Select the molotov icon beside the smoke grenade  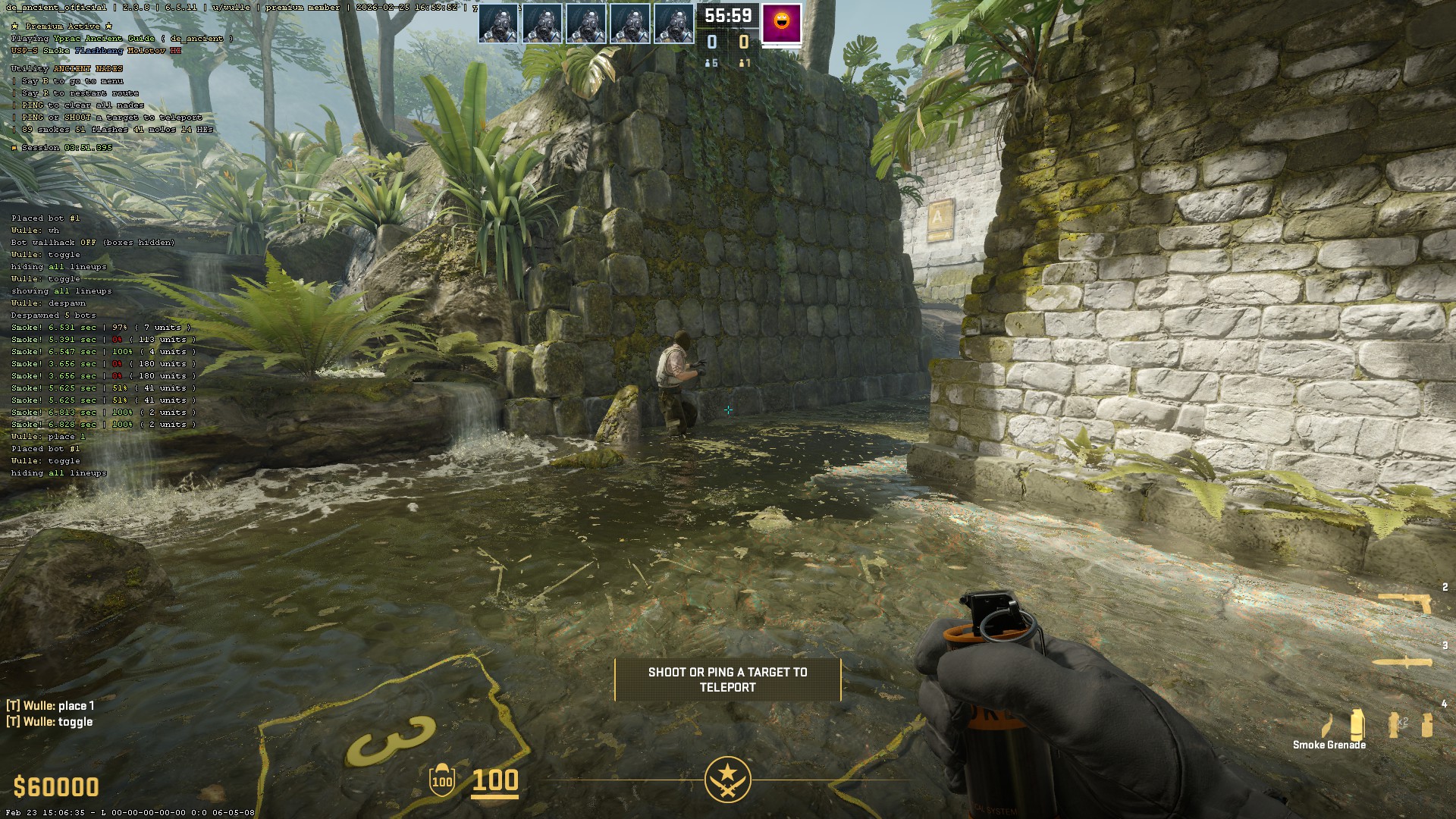(1328, 725)
